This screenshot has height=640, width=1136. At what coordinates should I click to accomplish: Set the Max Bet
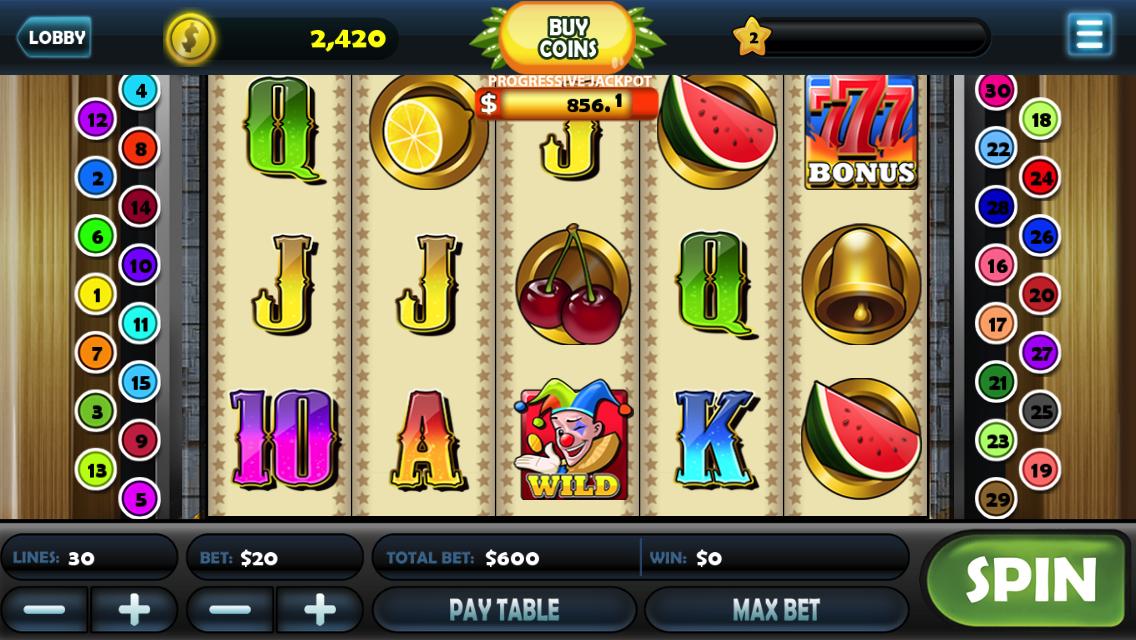click(776, 609)
